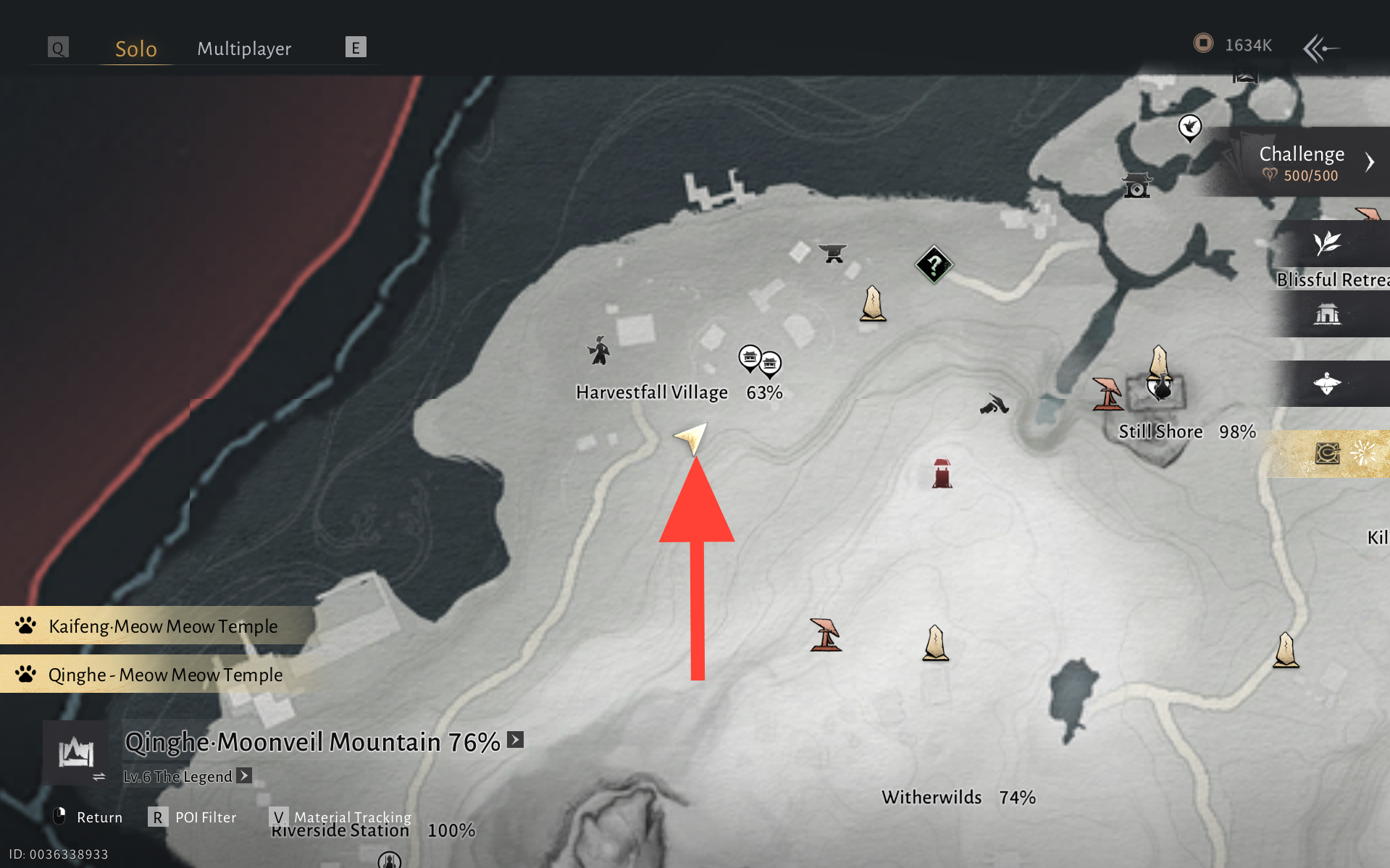Switch to the Solo tab
This screenshot has height=868, width=1390.
click(136, 49)
